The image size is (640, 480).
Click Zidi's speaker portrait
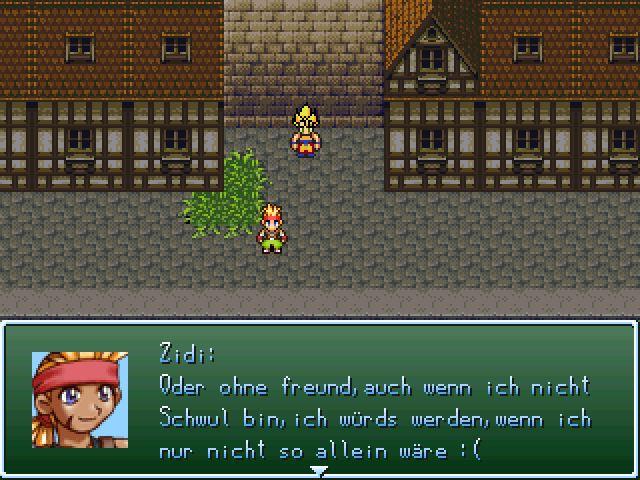(x=80, y=399)
